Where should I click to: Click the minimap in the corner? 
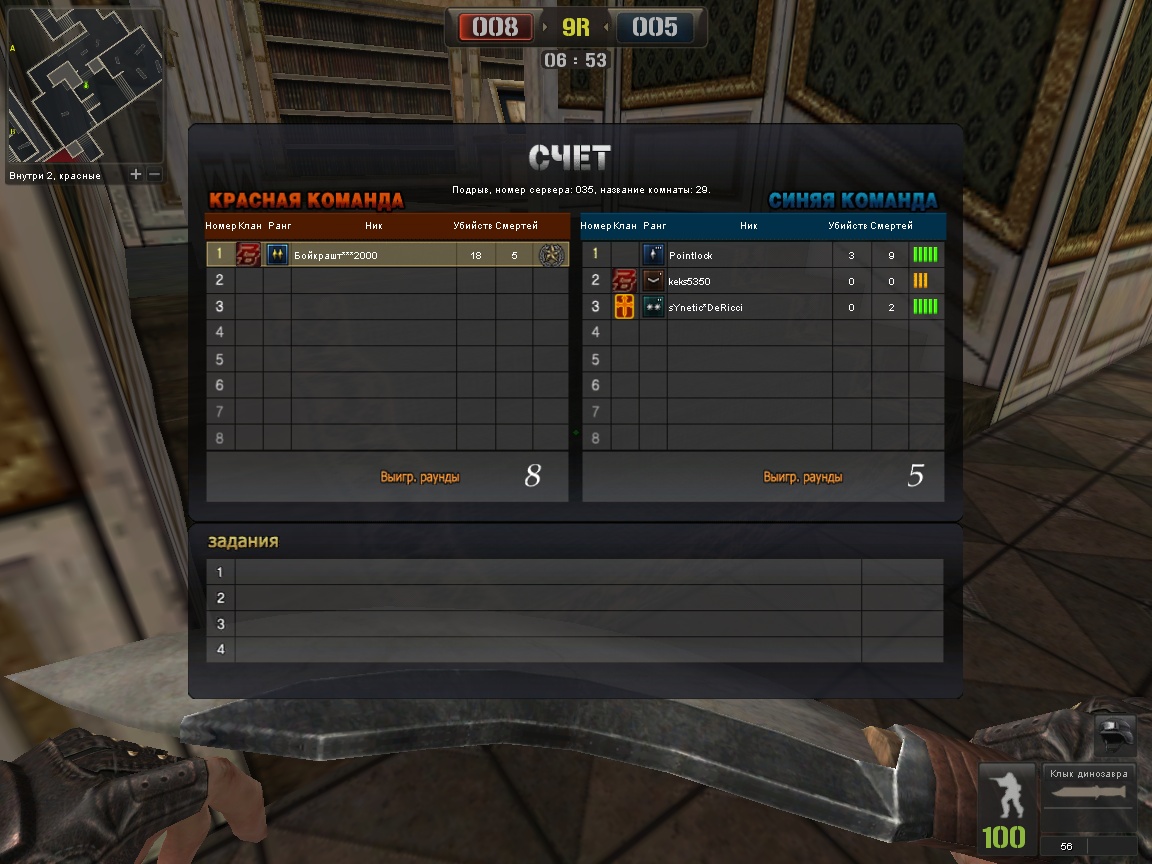pyautogui.click(x=84, y=85)
